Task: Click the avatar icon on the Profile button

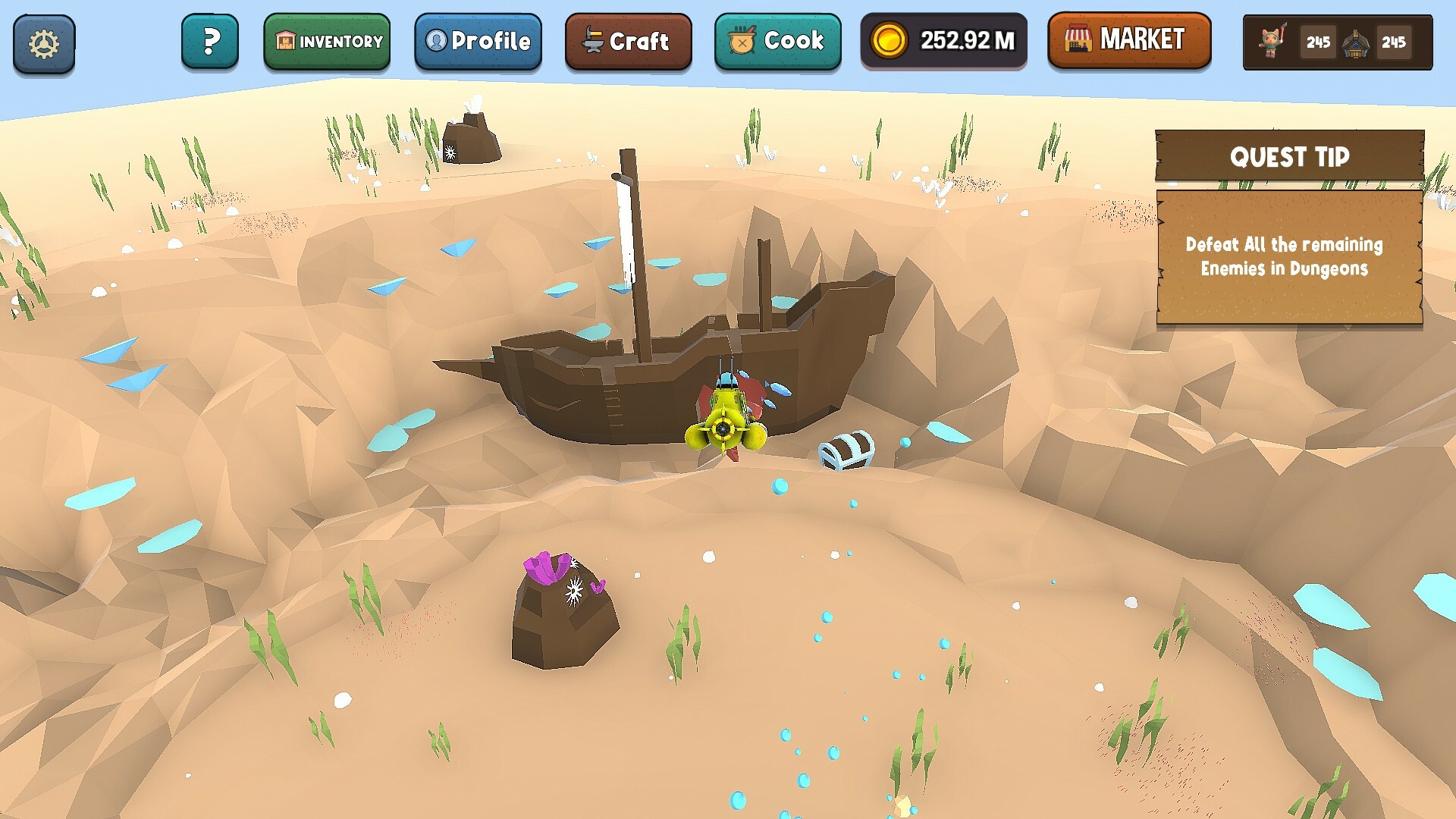Action: pyautogui.click(x=436, y=42)
